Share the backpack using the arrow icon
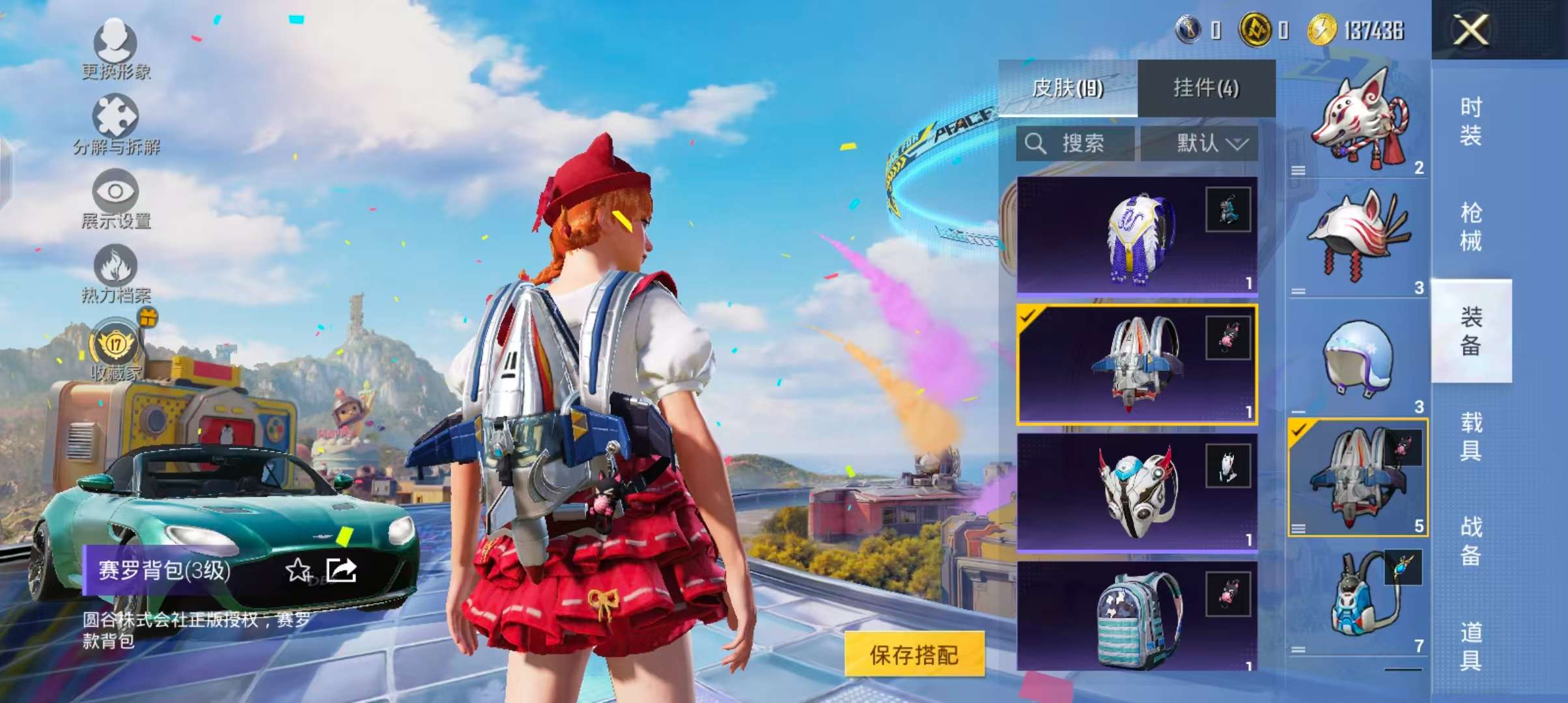The image size is (1568, 703). 342,570
